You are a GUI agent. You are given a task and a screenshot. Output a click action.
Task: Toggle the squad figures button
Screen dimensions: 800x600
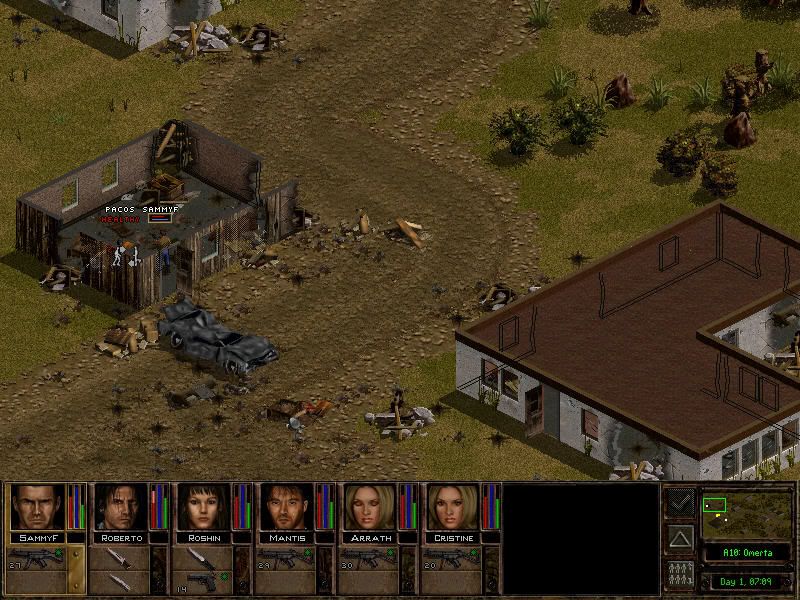(680, 576)
